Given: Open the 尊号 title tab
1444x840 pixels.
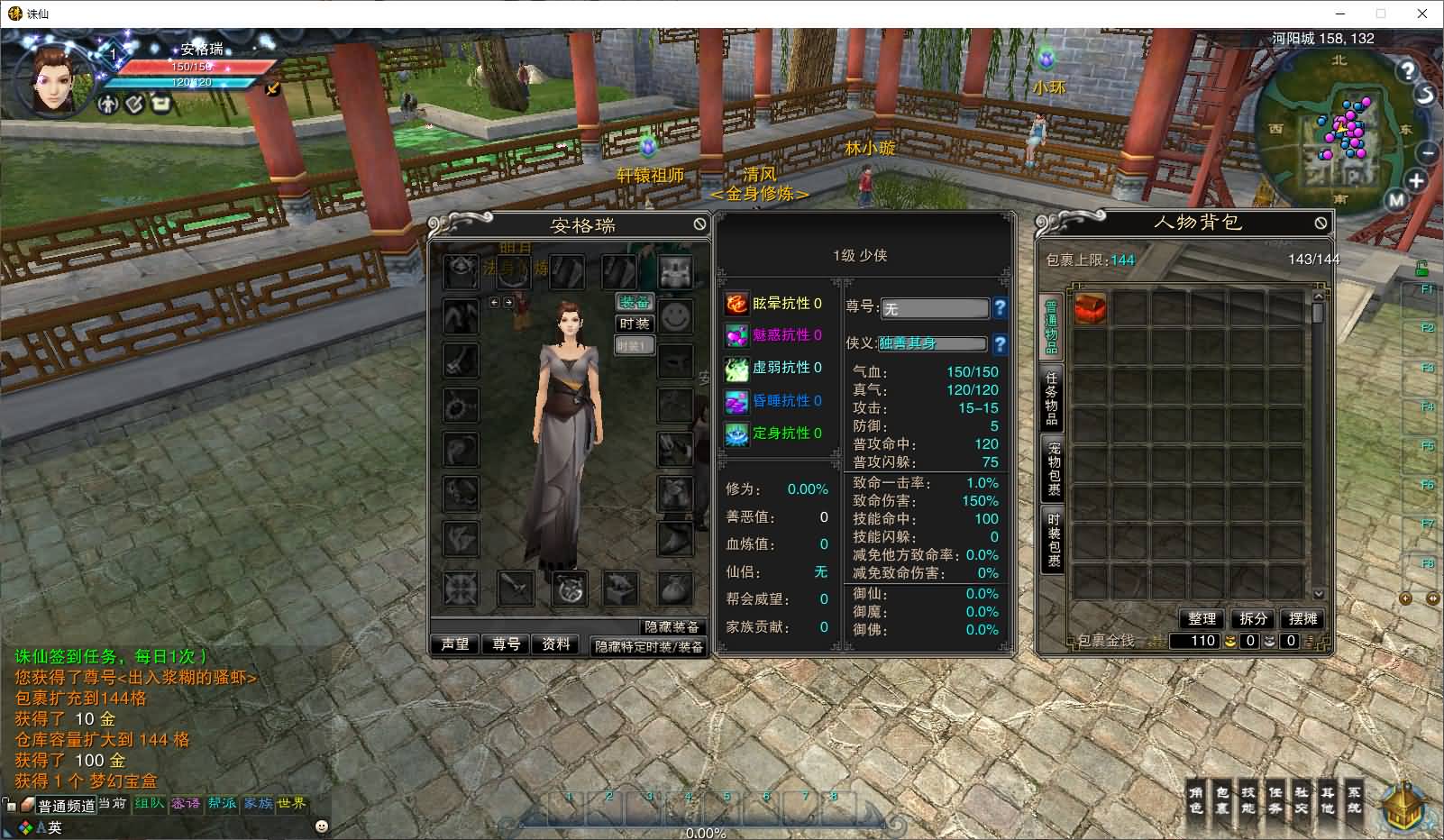Looking at the screenshot, I should (506, 644).
